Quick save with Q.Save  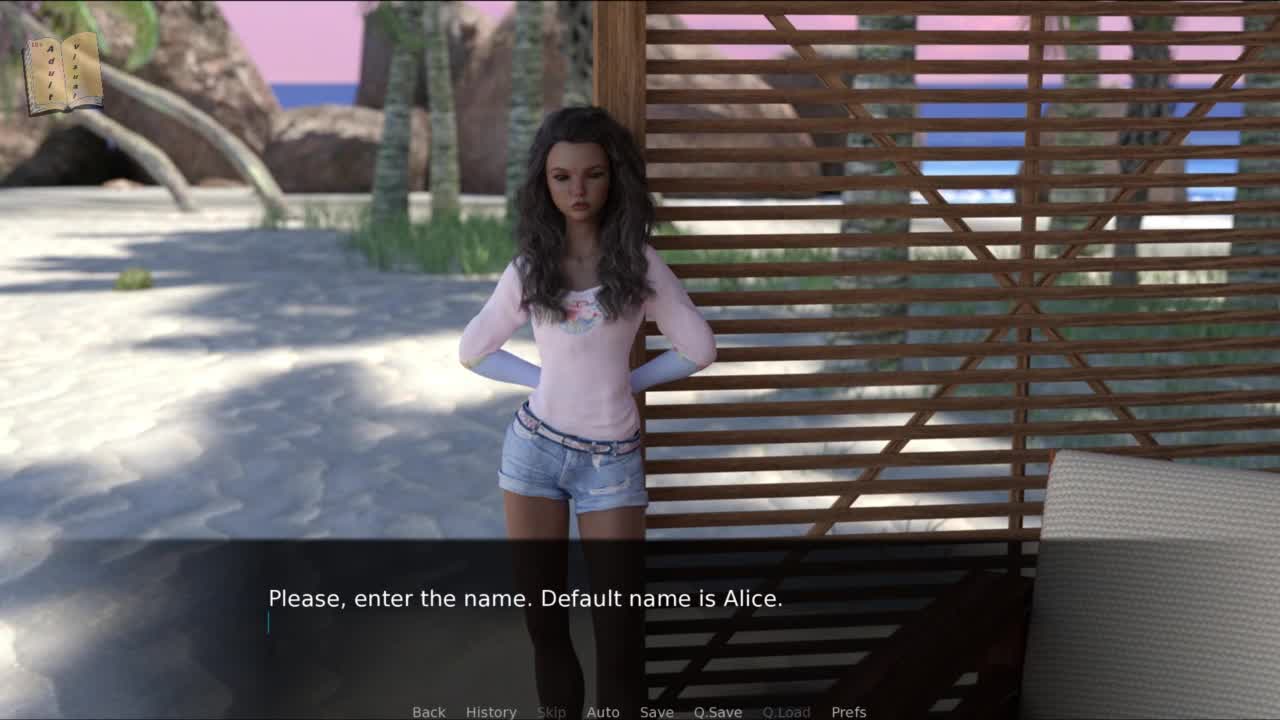click(718, 712)
